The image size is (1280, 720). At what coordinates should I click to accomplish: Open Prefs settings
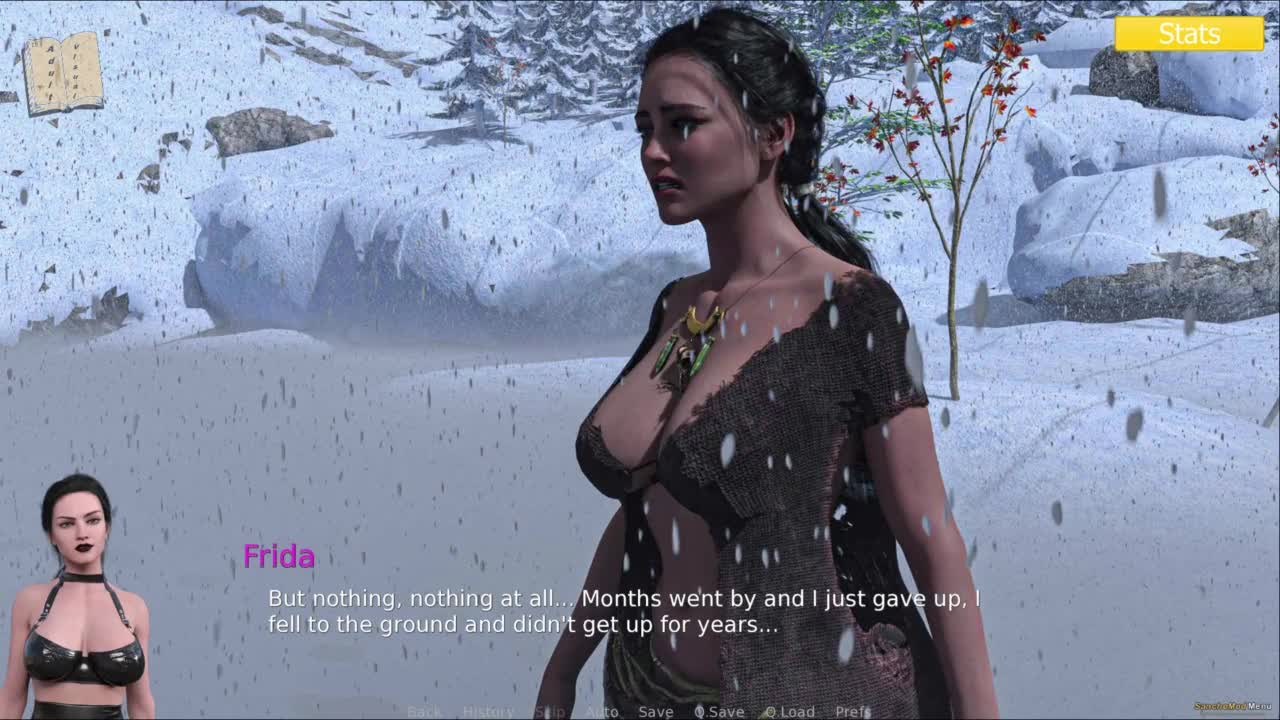point(853,712)
